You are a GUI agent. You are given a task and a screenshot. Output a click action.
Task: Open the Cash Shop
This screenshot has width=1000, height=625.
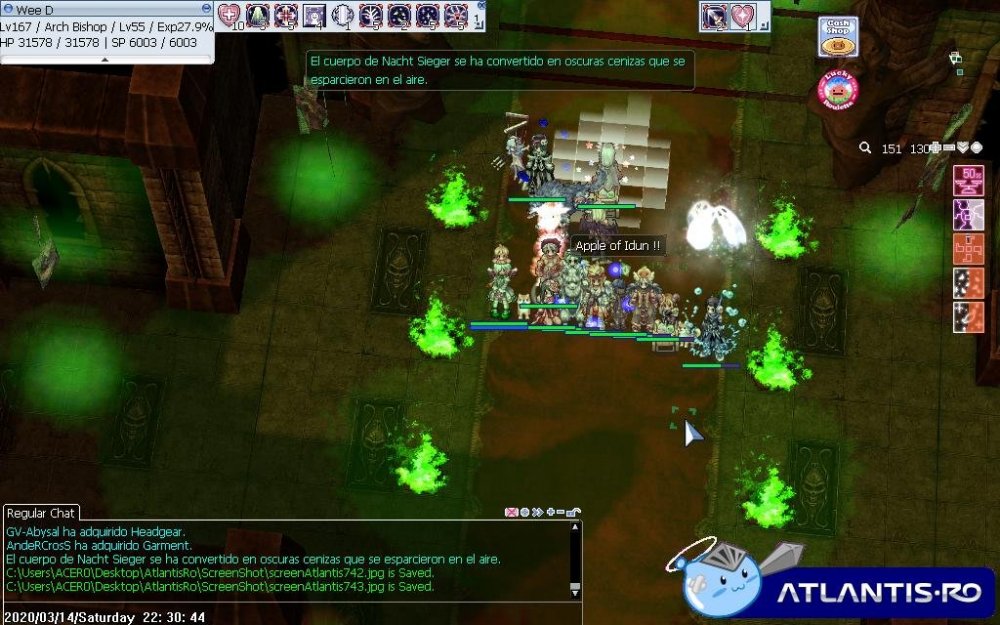point(838,37)
